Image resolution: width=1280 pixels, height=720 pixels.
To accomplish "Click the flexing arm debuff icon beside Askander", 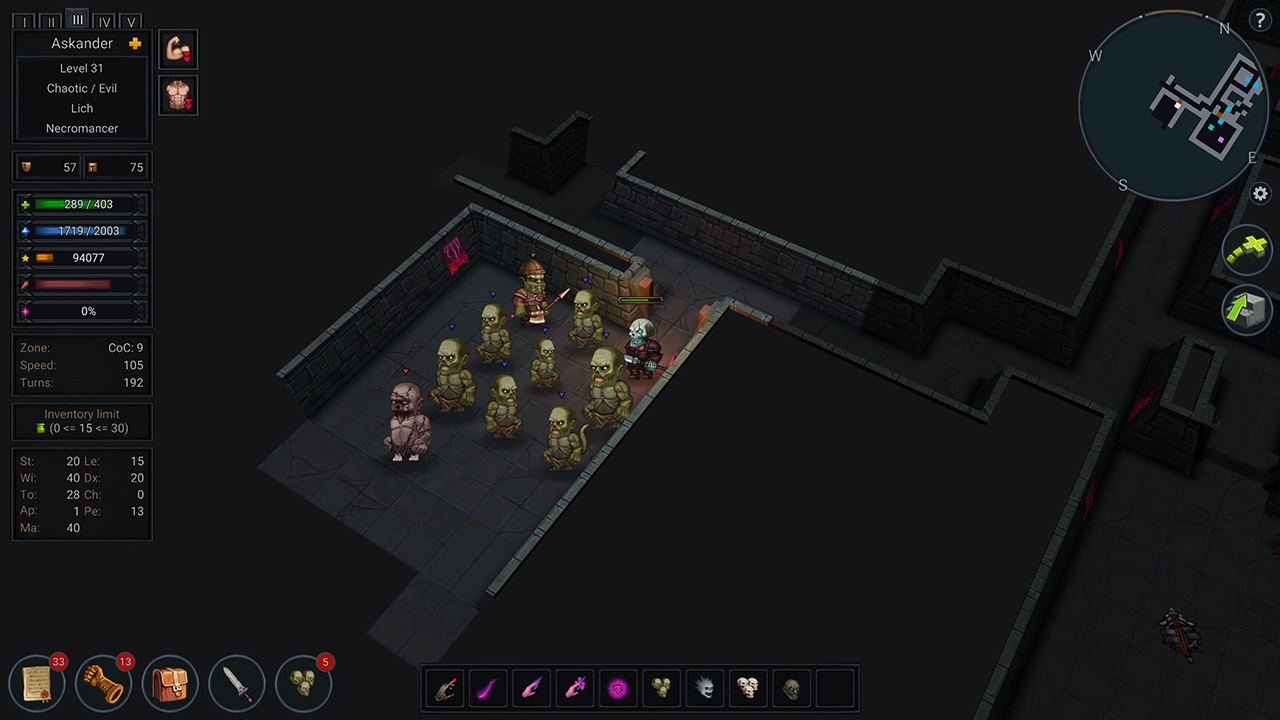I will [178, 48].
